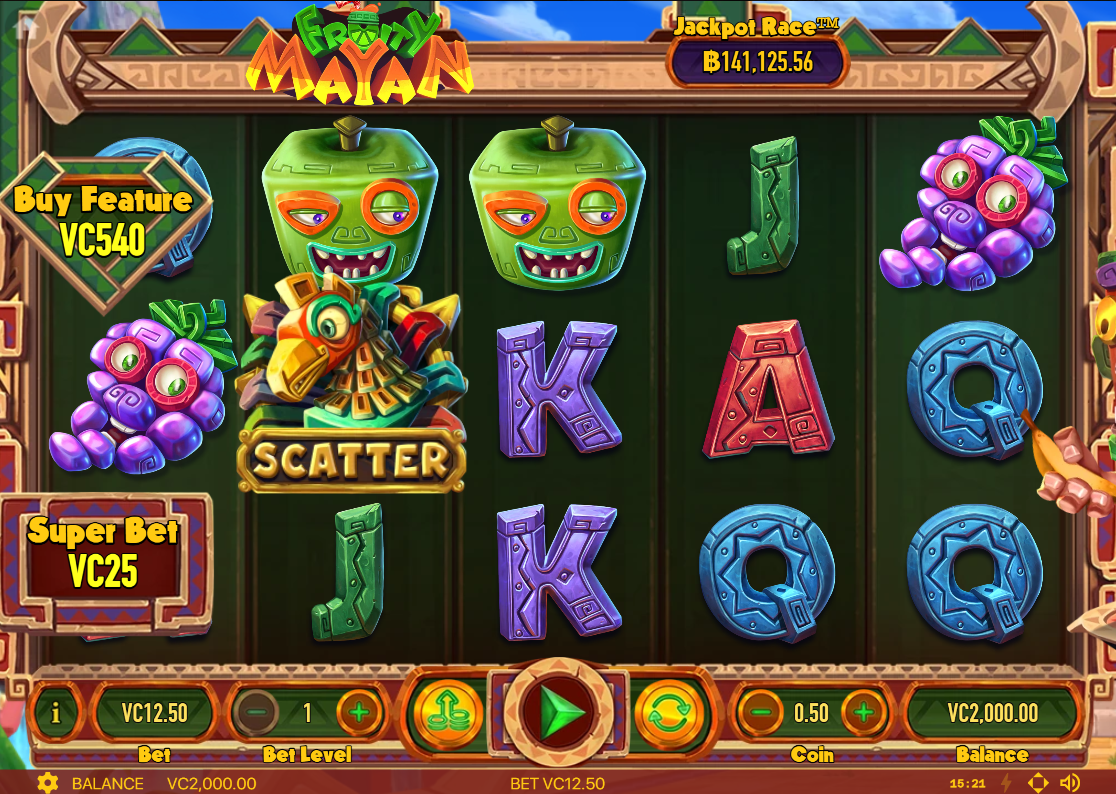
Task: Open the Jackpot Race panel
Action: (758, 52)
